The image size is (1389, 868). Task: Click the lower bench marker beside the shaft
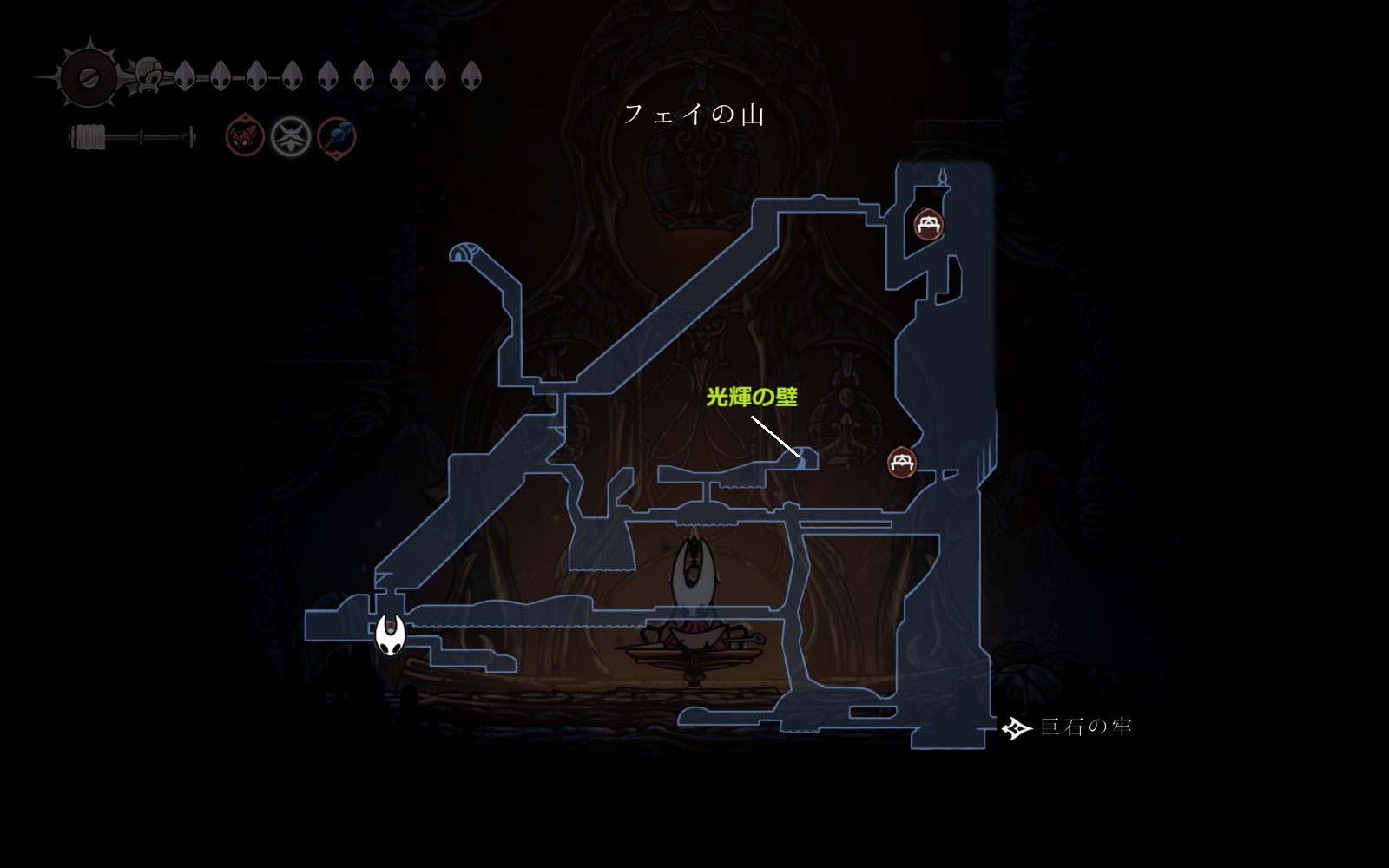point(902,462)
